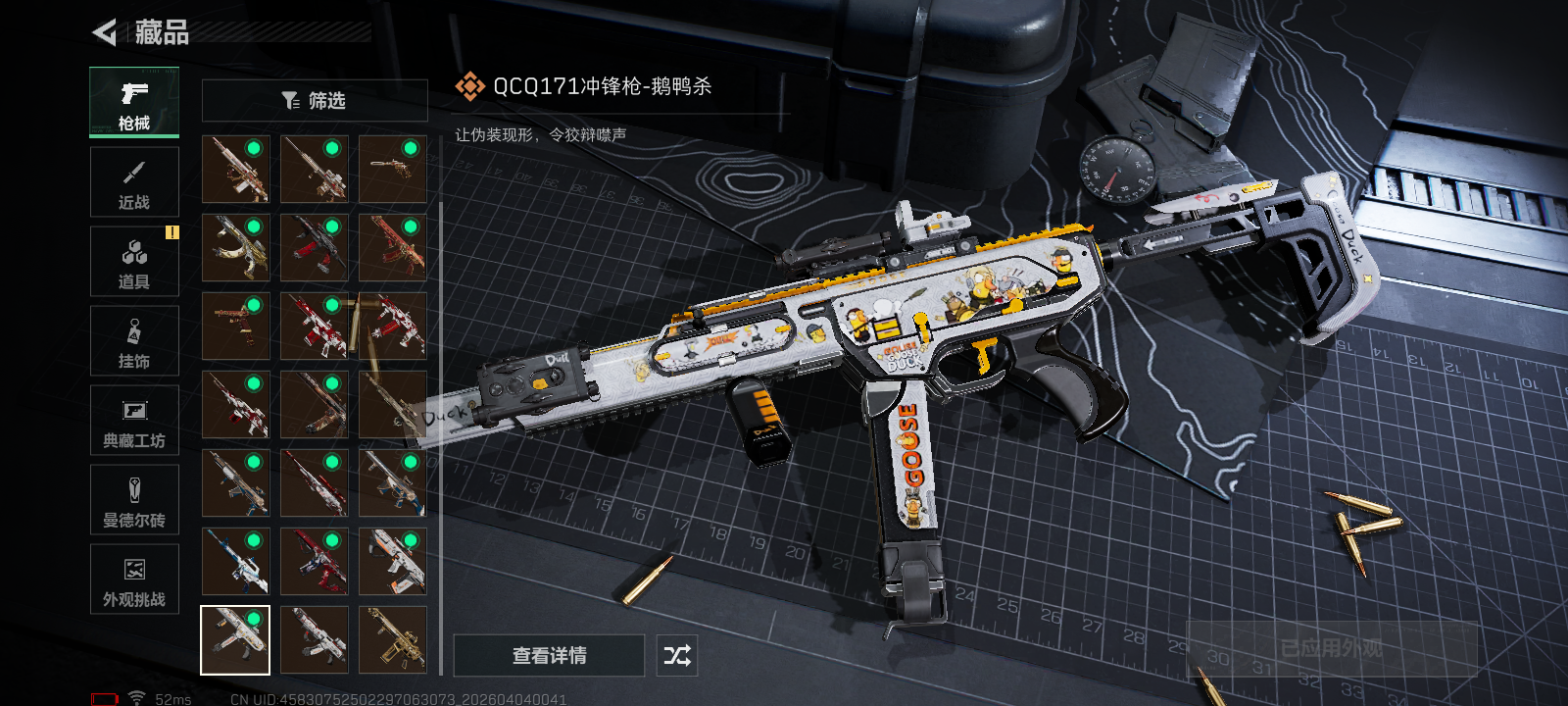Open the 筛选 filter options
Screen dimensions: 1568x706
click(x=315, y=101)
